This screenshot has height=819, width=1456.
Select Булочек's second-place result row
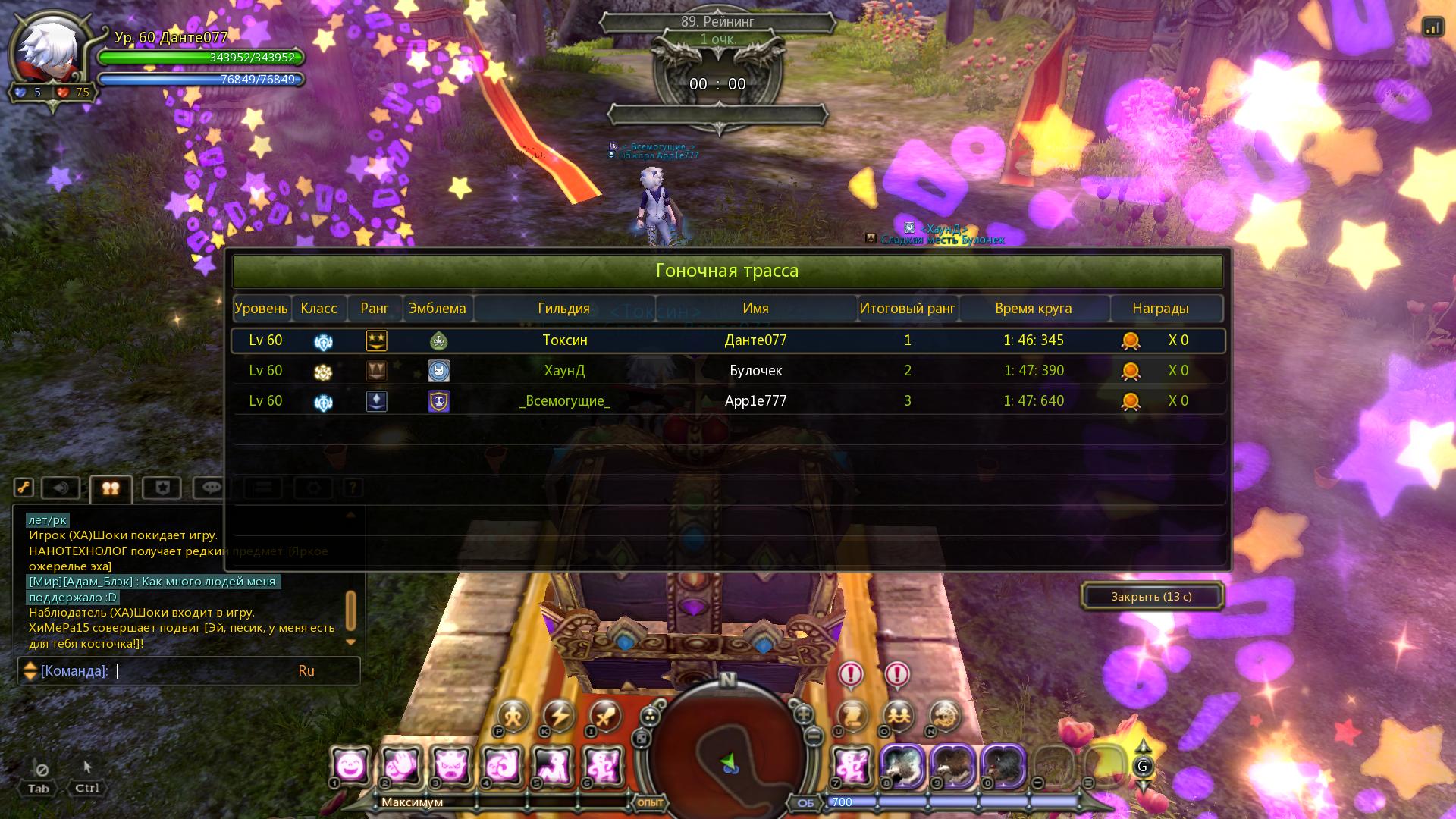(728, 371)
